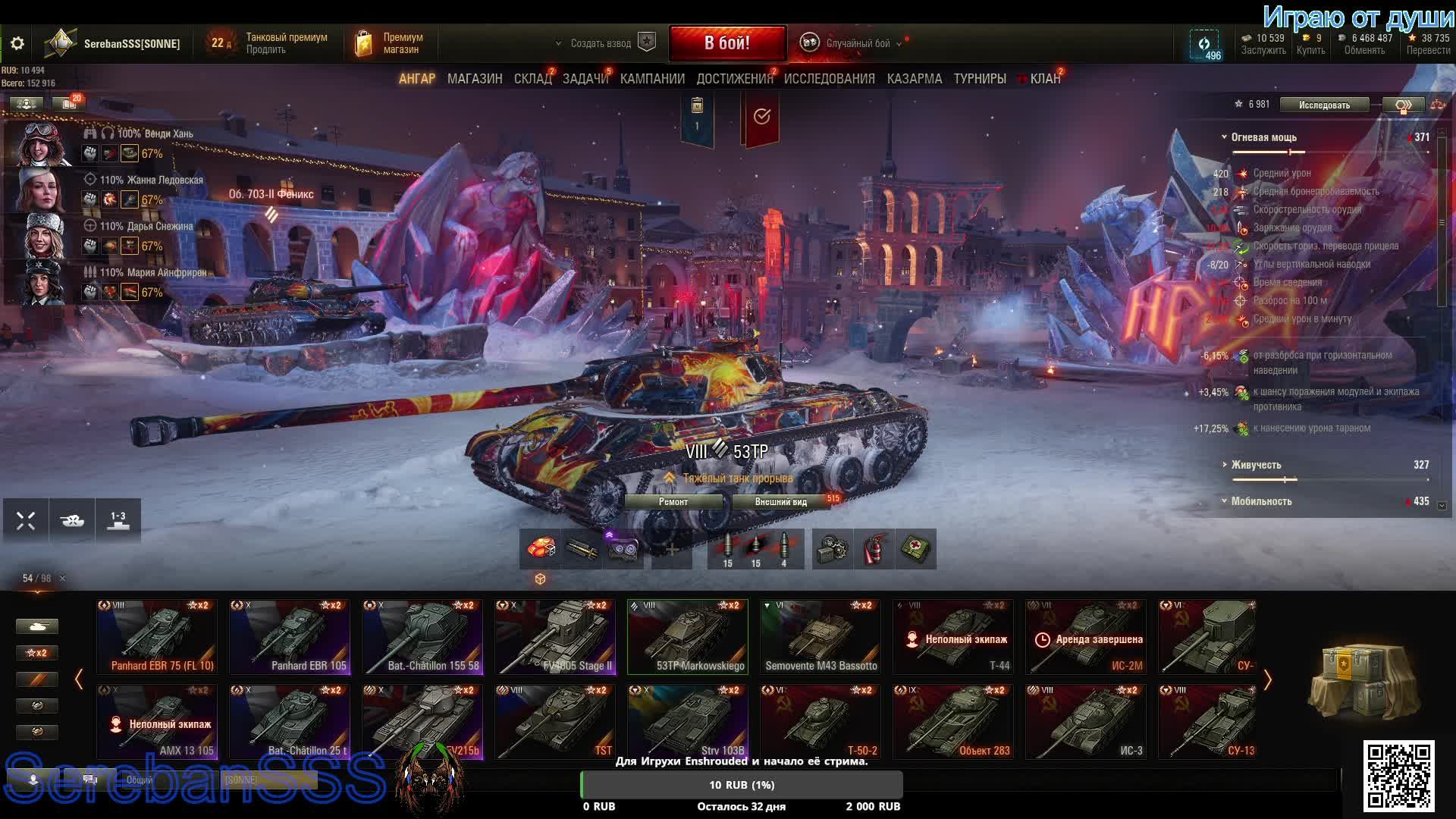Click Создать взвод platoon option

coord(601,44)
